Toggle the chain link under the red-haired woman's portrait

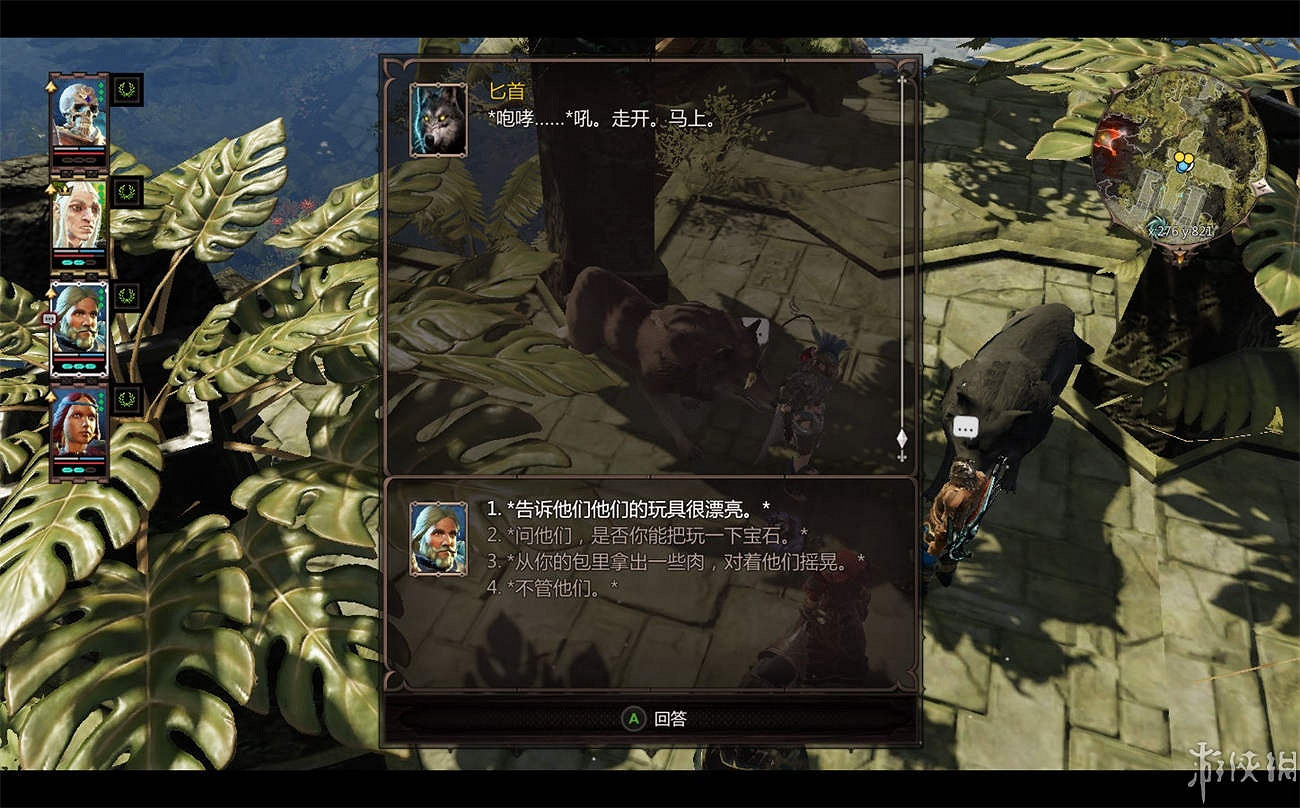point(80,471)
